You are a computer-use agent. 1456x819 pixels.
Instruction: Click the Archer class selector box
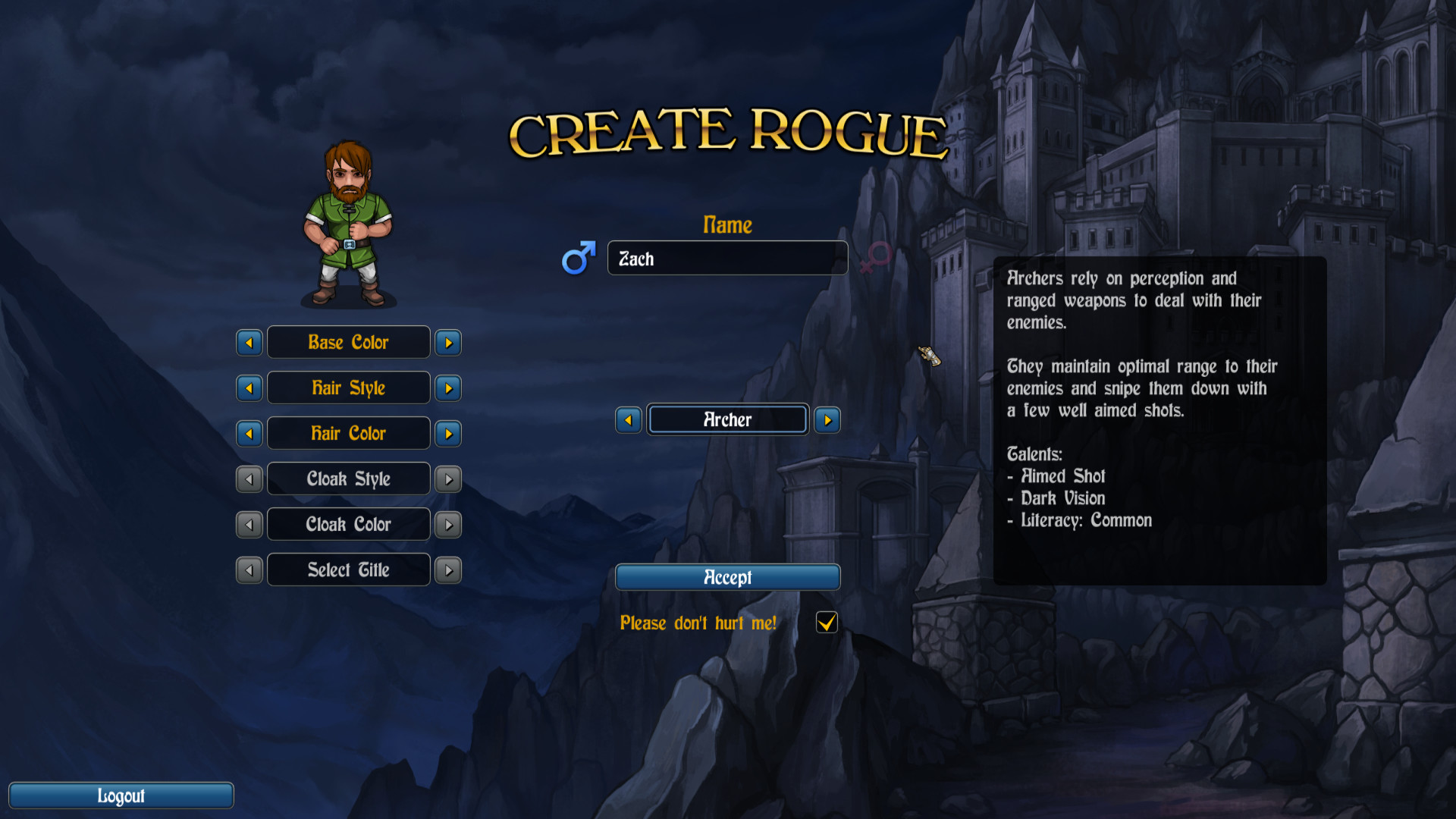[726, 419]
